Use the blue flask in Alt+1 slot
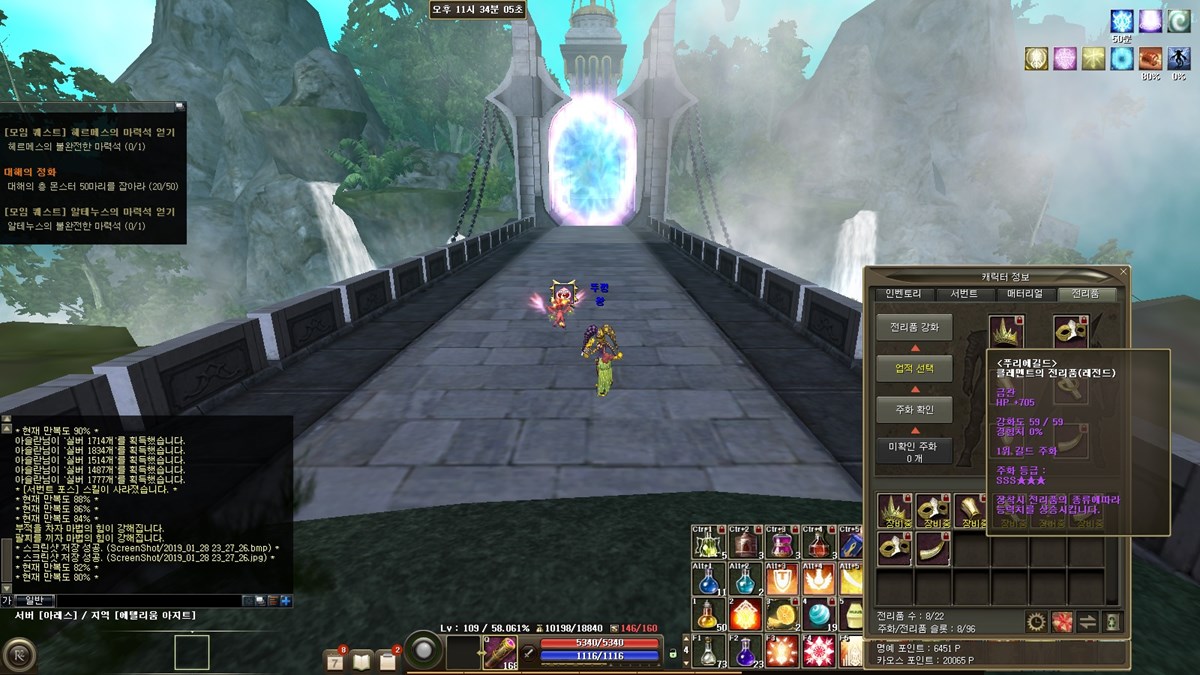The width and height of the screenshot is (1200, 675). pyautogui.click(x=708, y=579)
